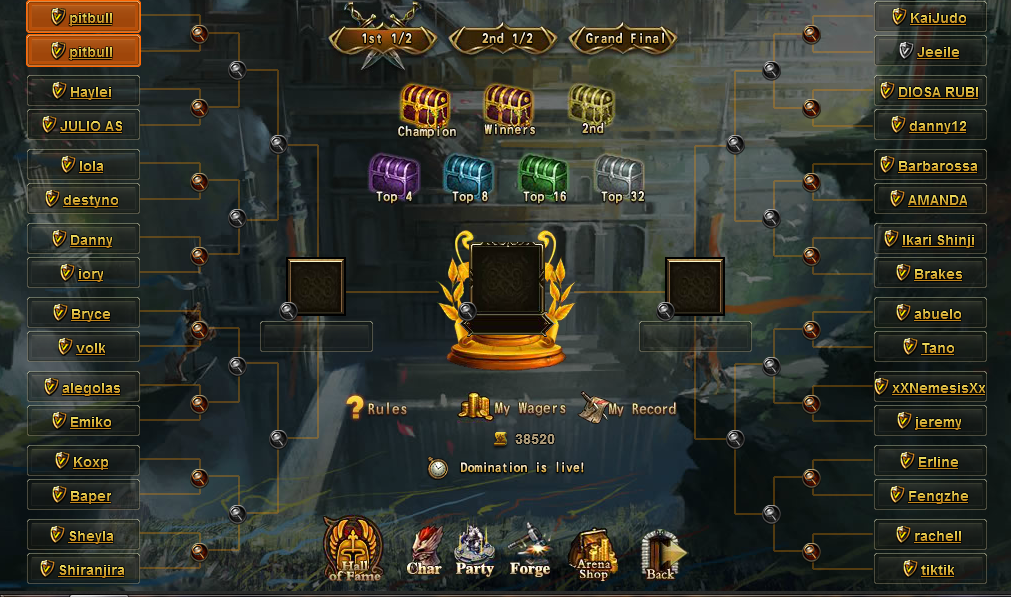The image size is (1011, 597).
Task: Open the Rules help
Action: (376, 408)
